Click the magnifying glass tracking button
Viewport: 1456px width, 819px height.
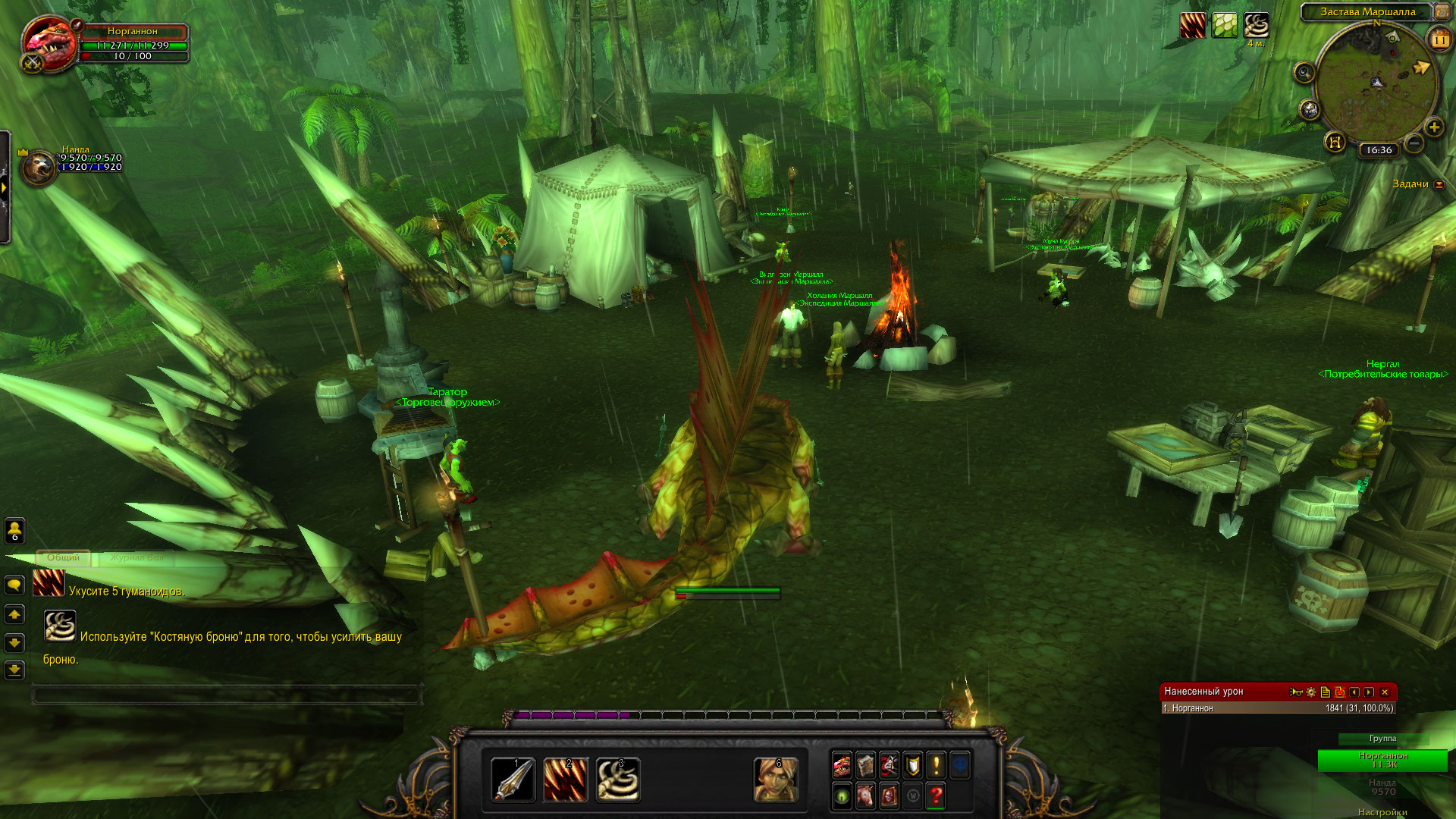(x=1304, y=73)
